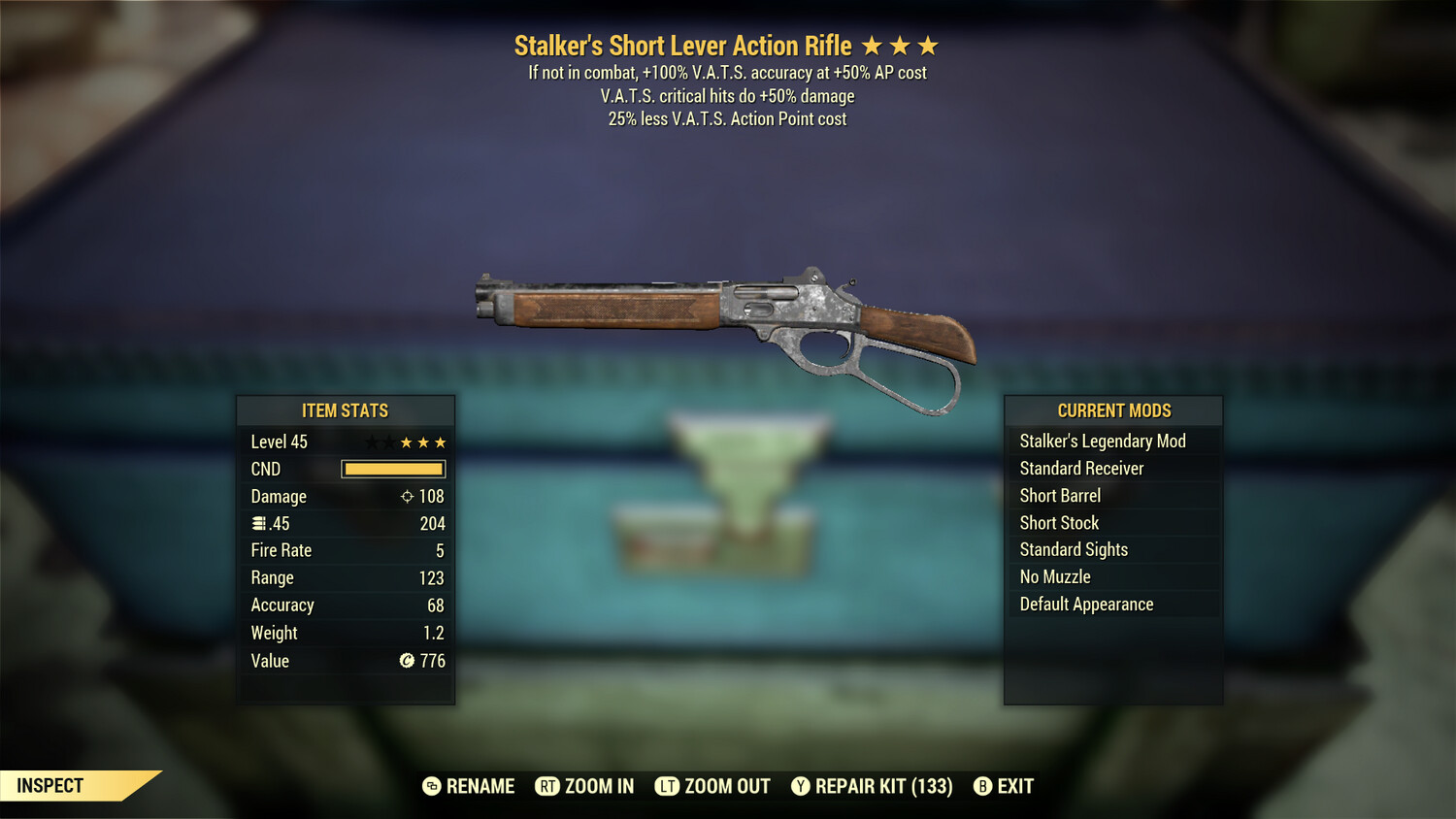Select the ITEM STATS panel header

(x=346, y=410)
